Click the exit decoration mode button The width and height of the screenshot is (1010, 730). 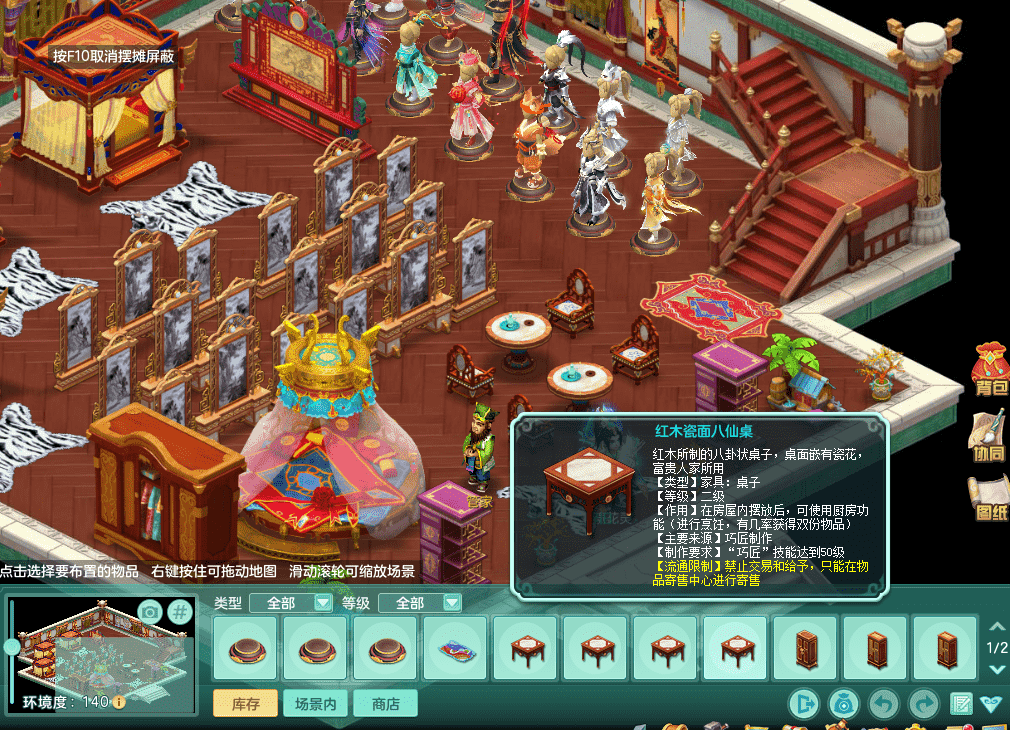tap(803, 704)
